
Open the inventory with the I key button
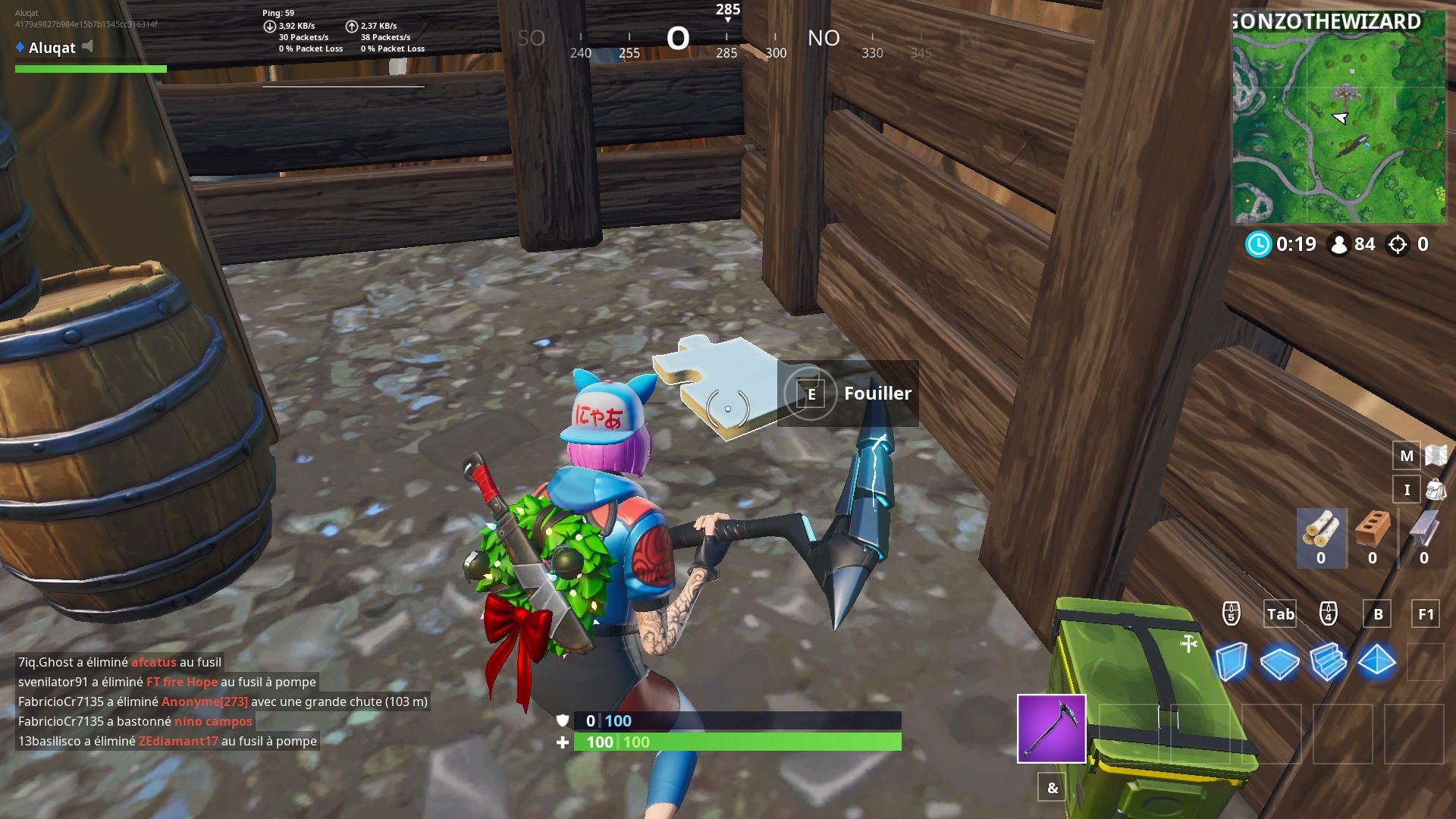(1407, 489)
